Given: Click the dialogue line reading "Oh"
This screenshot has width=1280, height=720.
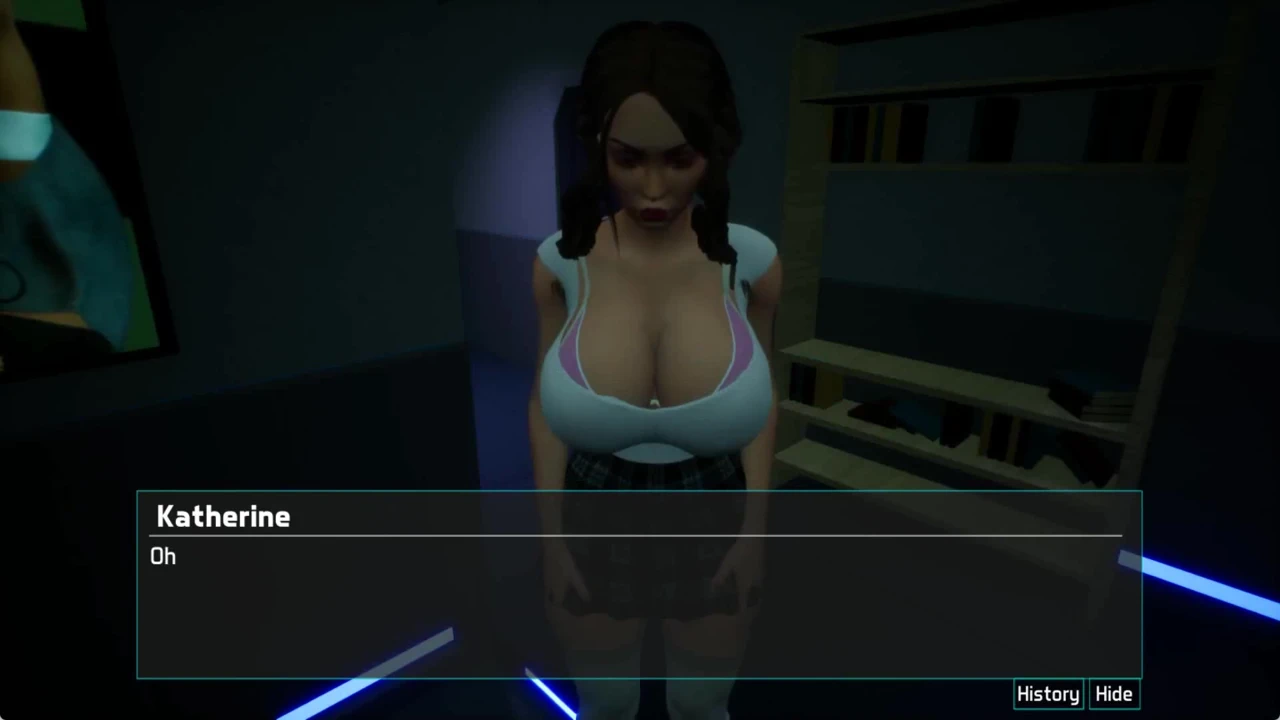Looking at the screenshot, I should click(162, 557).
